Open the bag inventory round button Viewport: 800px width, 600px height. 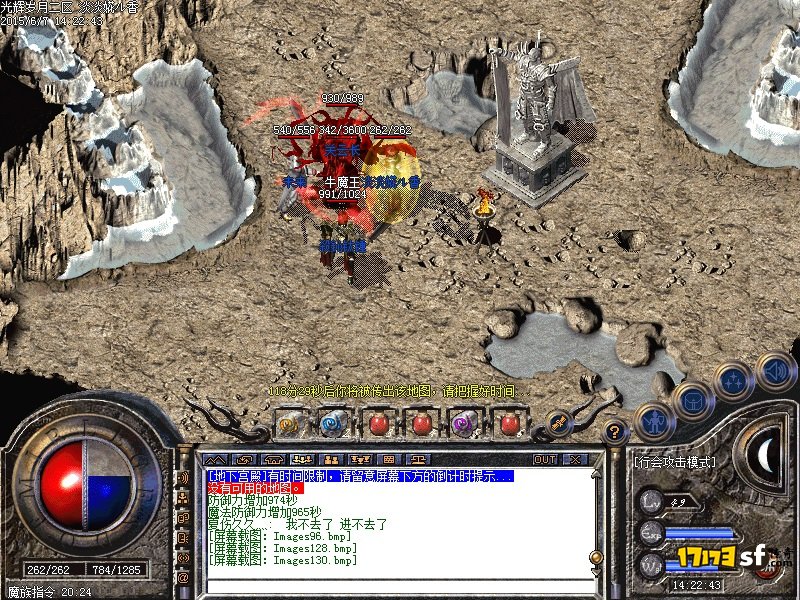pos(693,400)
